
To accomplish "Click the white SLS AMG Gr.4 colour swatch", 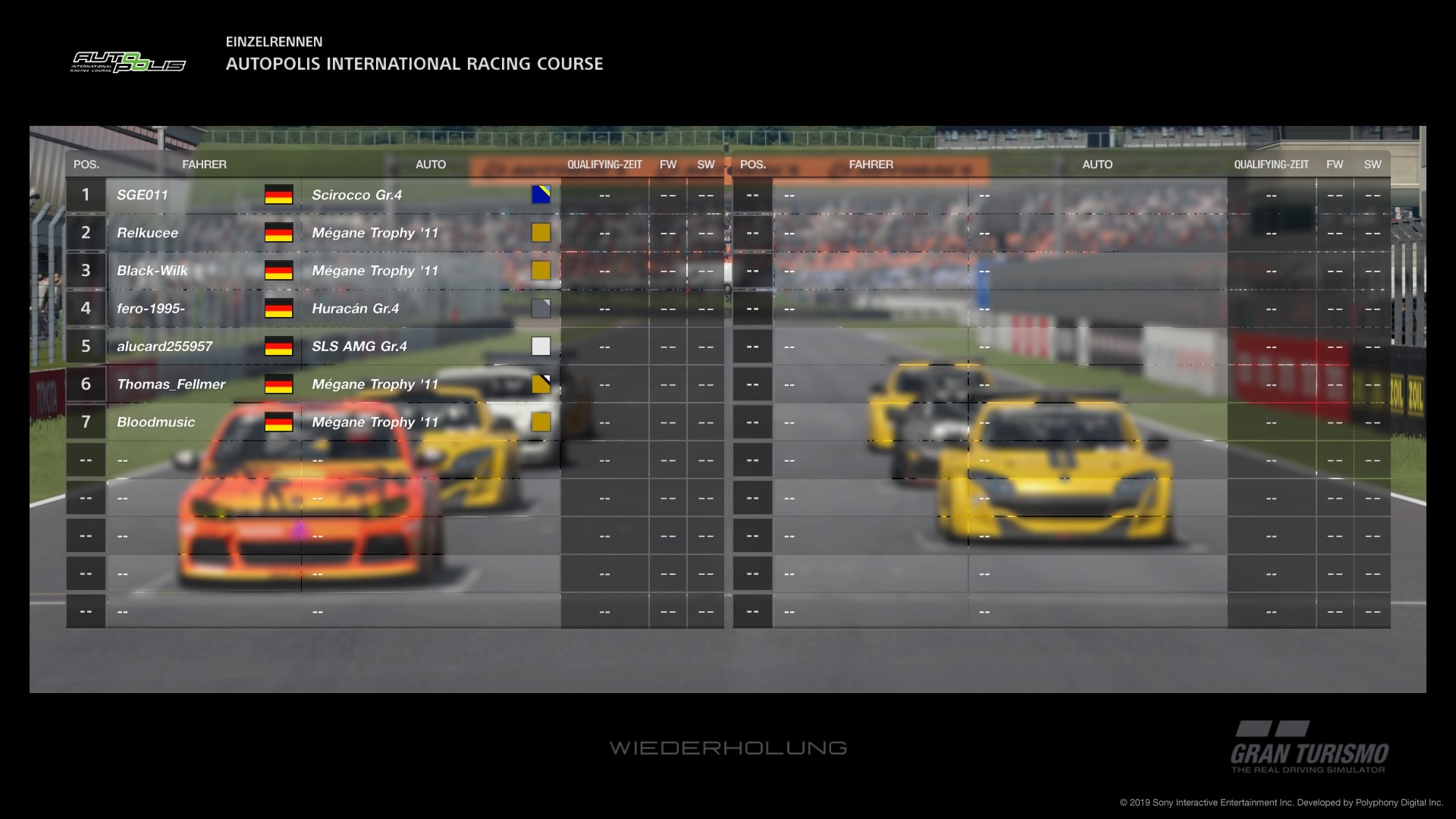I will [x=541, y=347].
